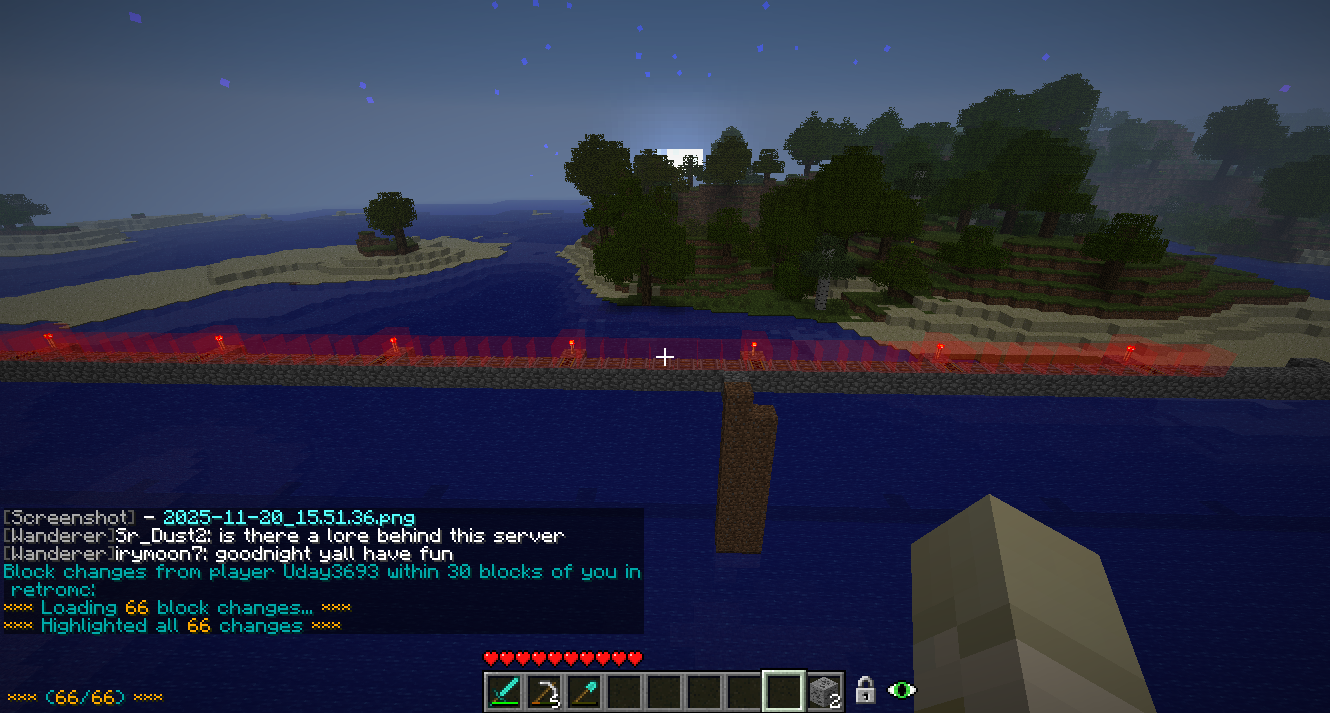Image resolution: width=1330 pixels, height=713 pixels.
Task: Click the padlock icon beside the hotbar
Action: tap(865, 690)
